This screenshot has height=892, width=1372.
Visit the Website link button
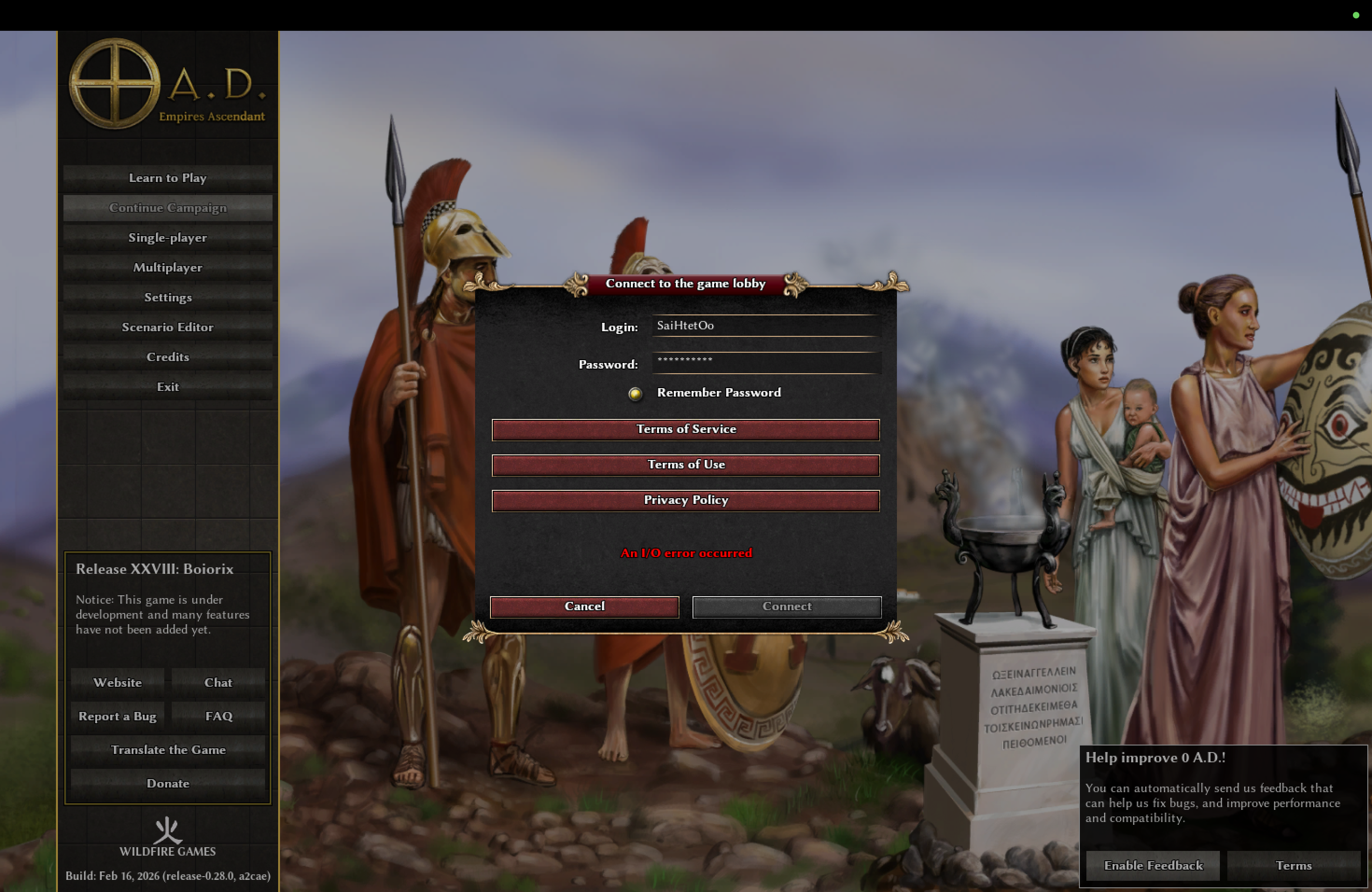coord(118,683)
